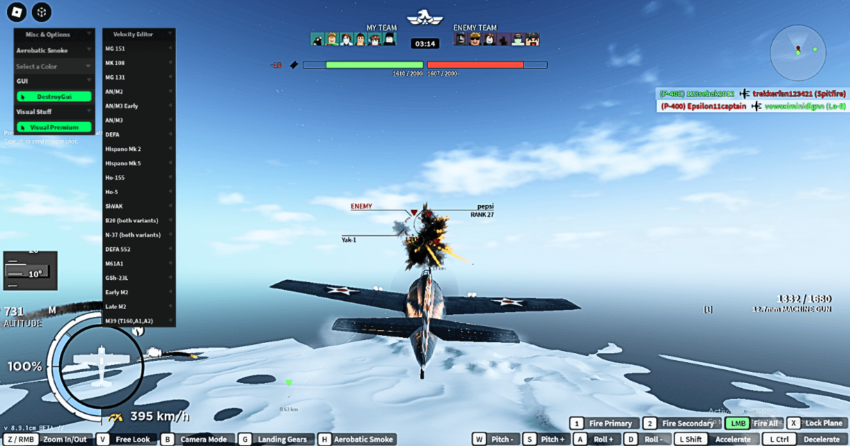The image size is (850, 446).
Task: Select N-37 (both variants)
Action: point(139,234)
